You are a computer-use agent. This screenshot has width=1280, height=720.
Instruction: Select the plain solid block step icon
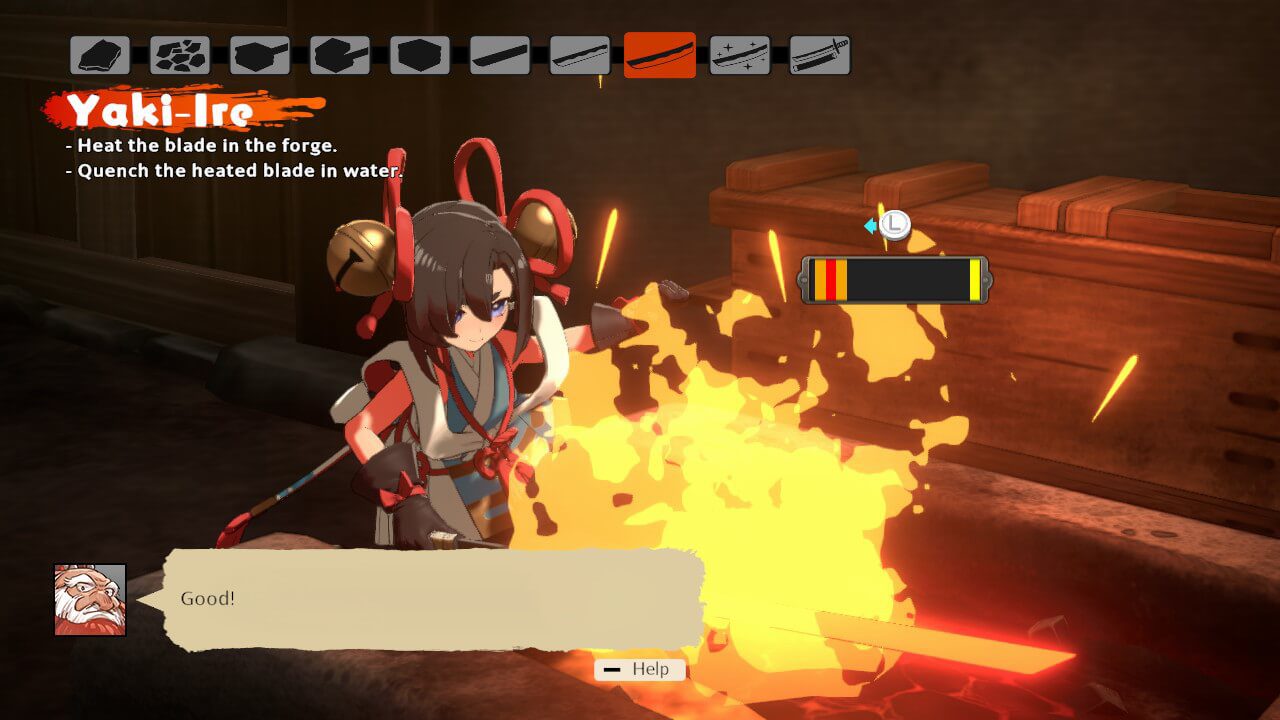click(420, 55)
